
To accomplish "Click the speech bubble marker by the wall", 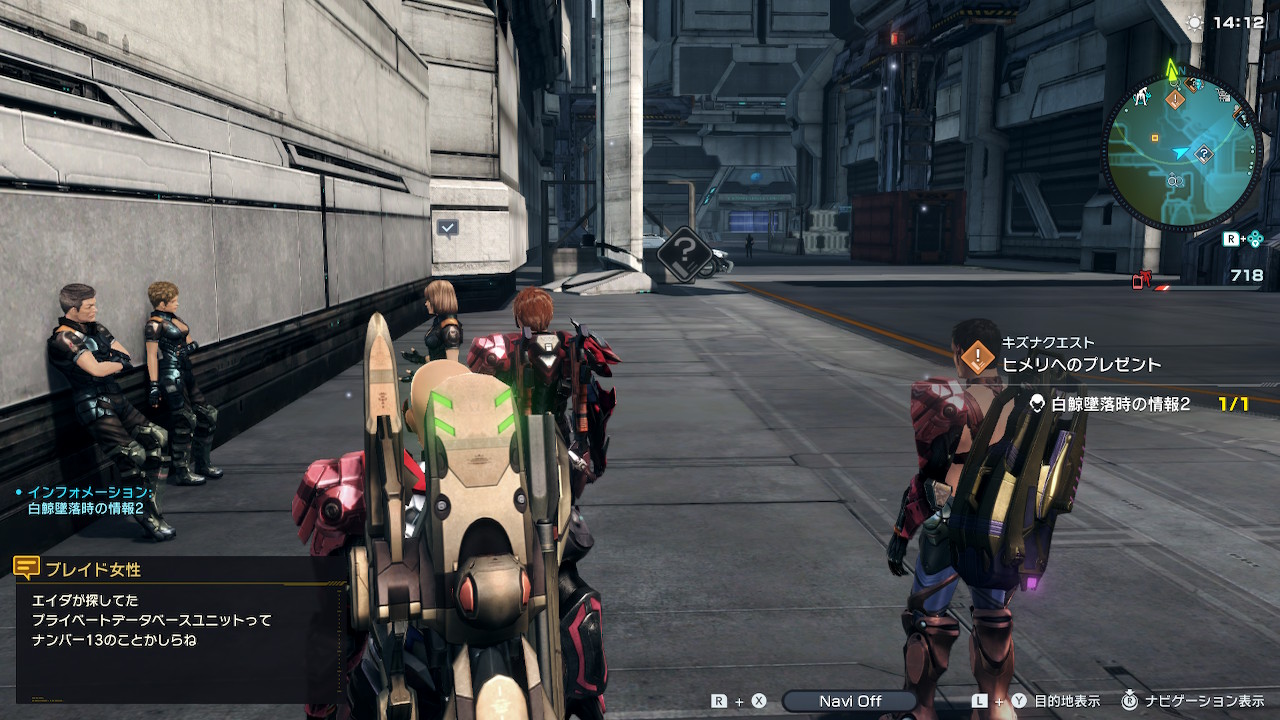I will click(447, 228).
